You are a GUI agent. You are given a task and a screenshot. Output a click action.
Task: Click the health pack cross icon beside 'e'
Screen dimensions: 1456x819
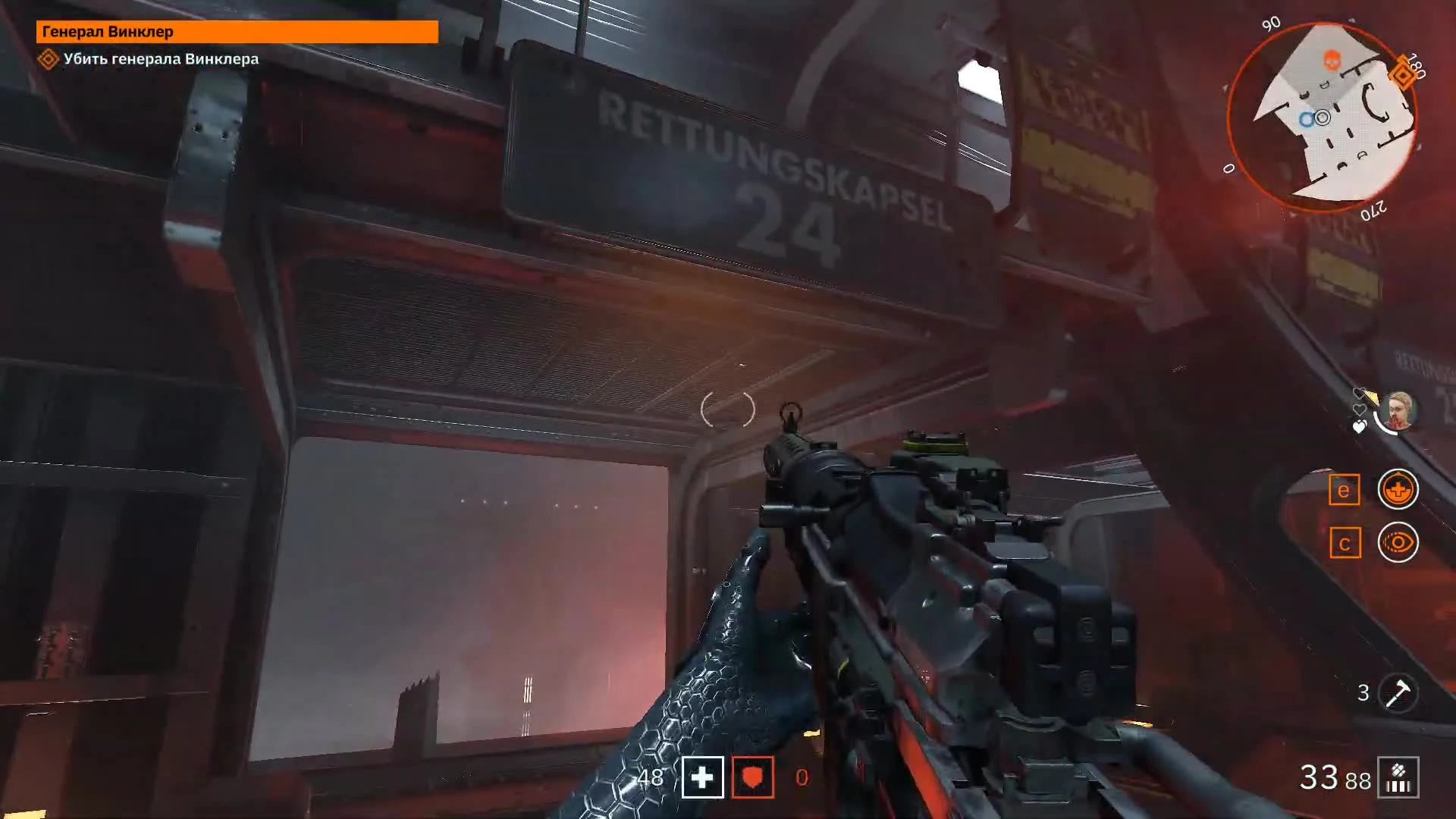[1398, 489]
